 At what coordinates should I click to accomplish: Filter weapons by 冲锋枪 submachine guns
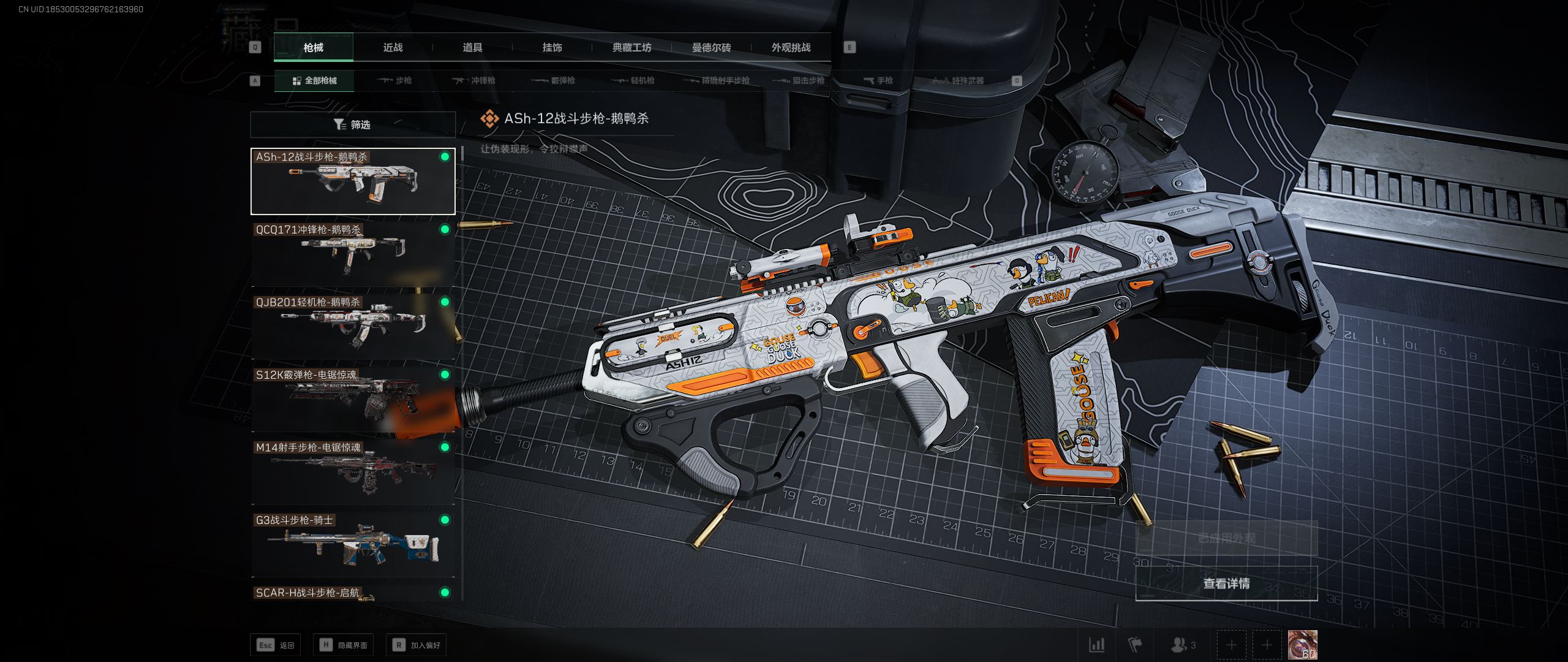pyautogui.click(x=473, y=80)
